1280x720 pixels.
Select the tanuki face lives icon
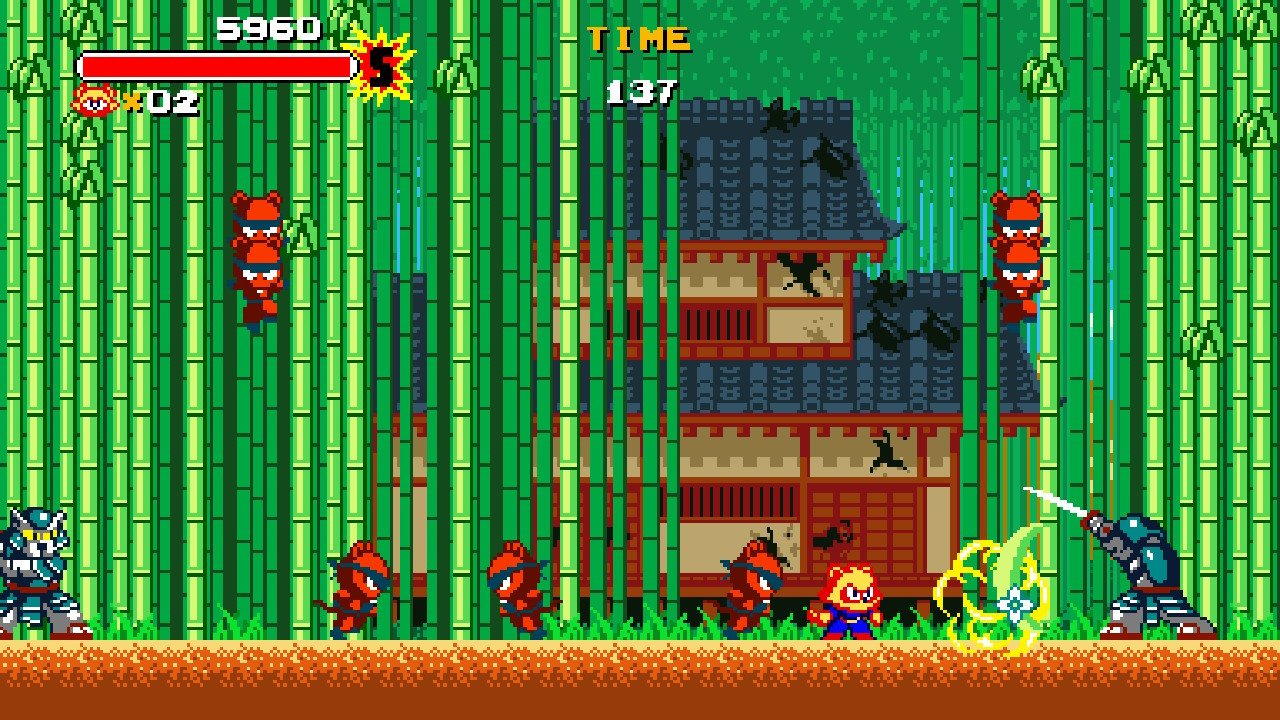95,100
